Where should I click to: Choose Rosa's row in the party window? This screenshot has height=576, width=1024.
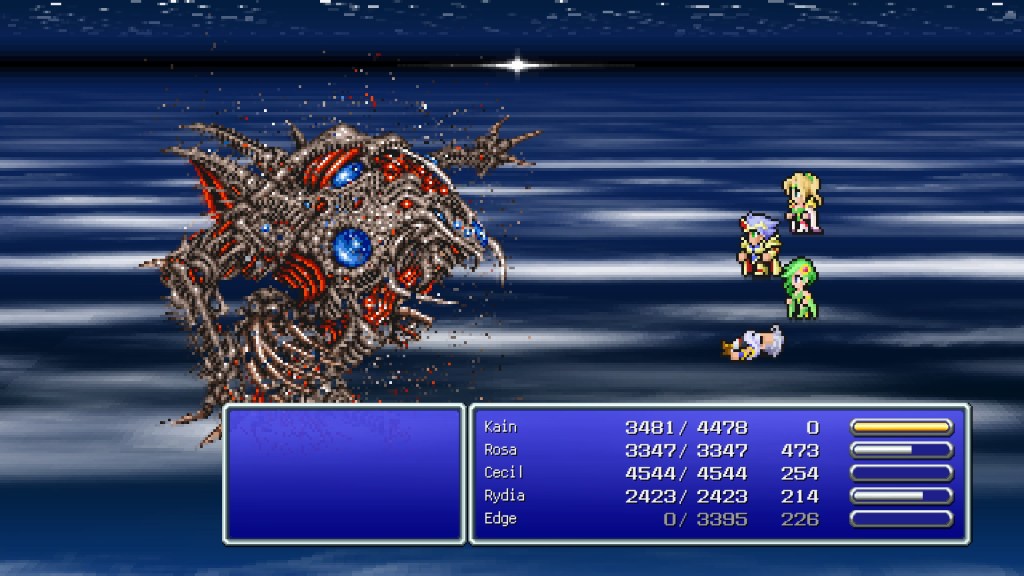click(x=501, y=450)
